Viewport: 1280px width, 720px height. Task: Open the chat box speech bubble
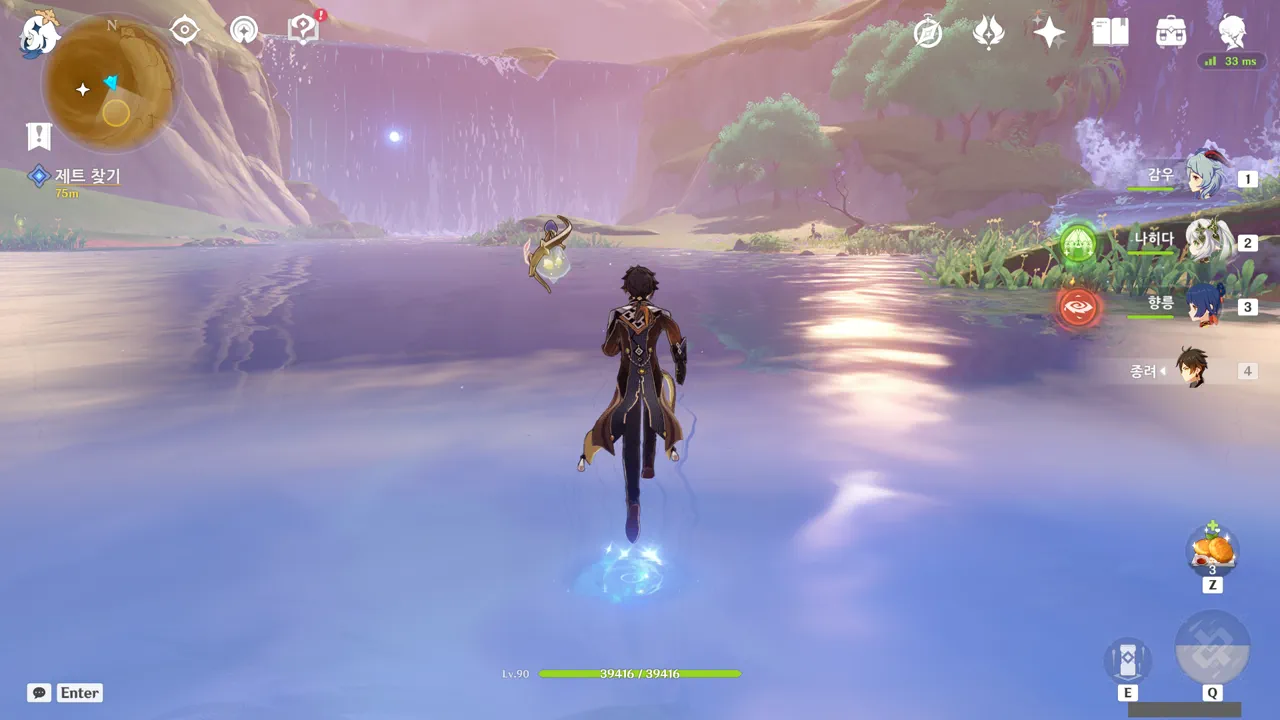point(39,692)
